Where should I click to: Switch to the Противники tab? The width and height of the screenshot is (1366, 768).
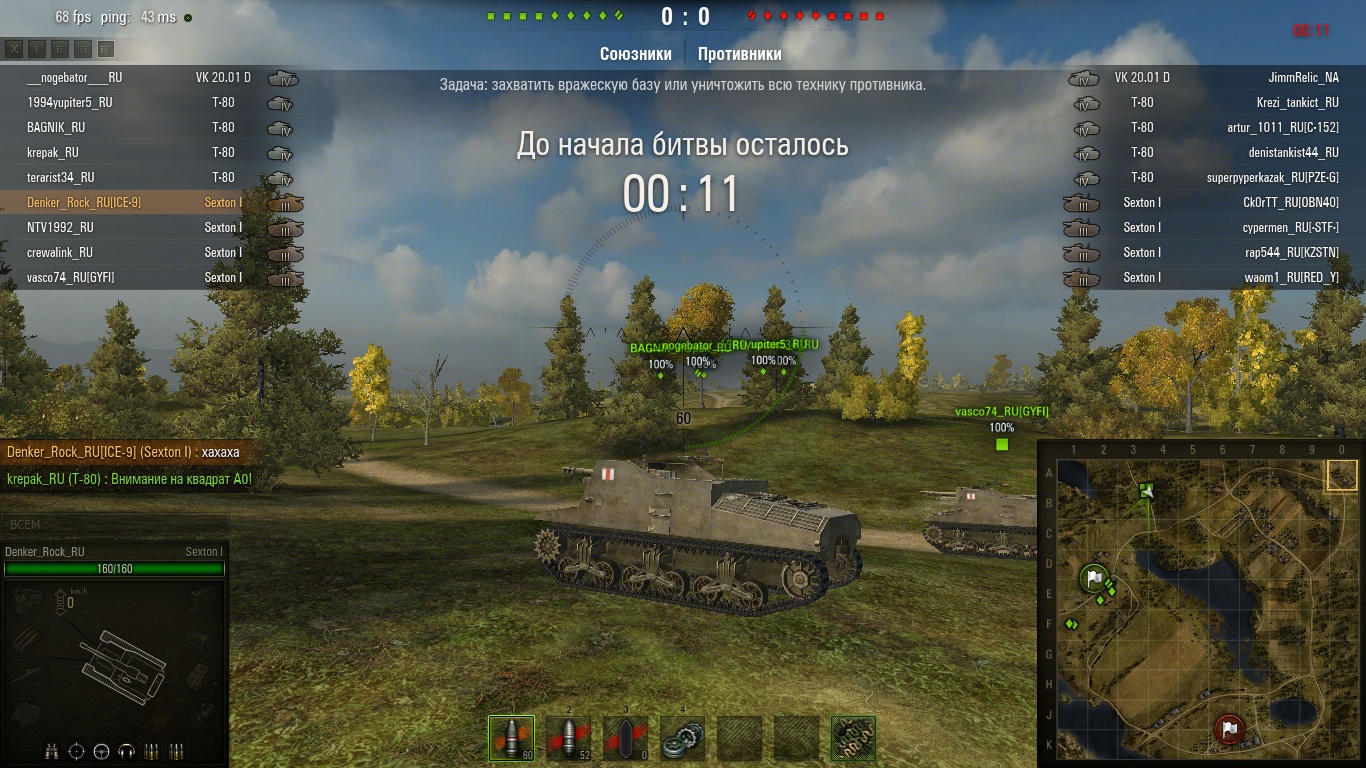(x=739, y=54)
